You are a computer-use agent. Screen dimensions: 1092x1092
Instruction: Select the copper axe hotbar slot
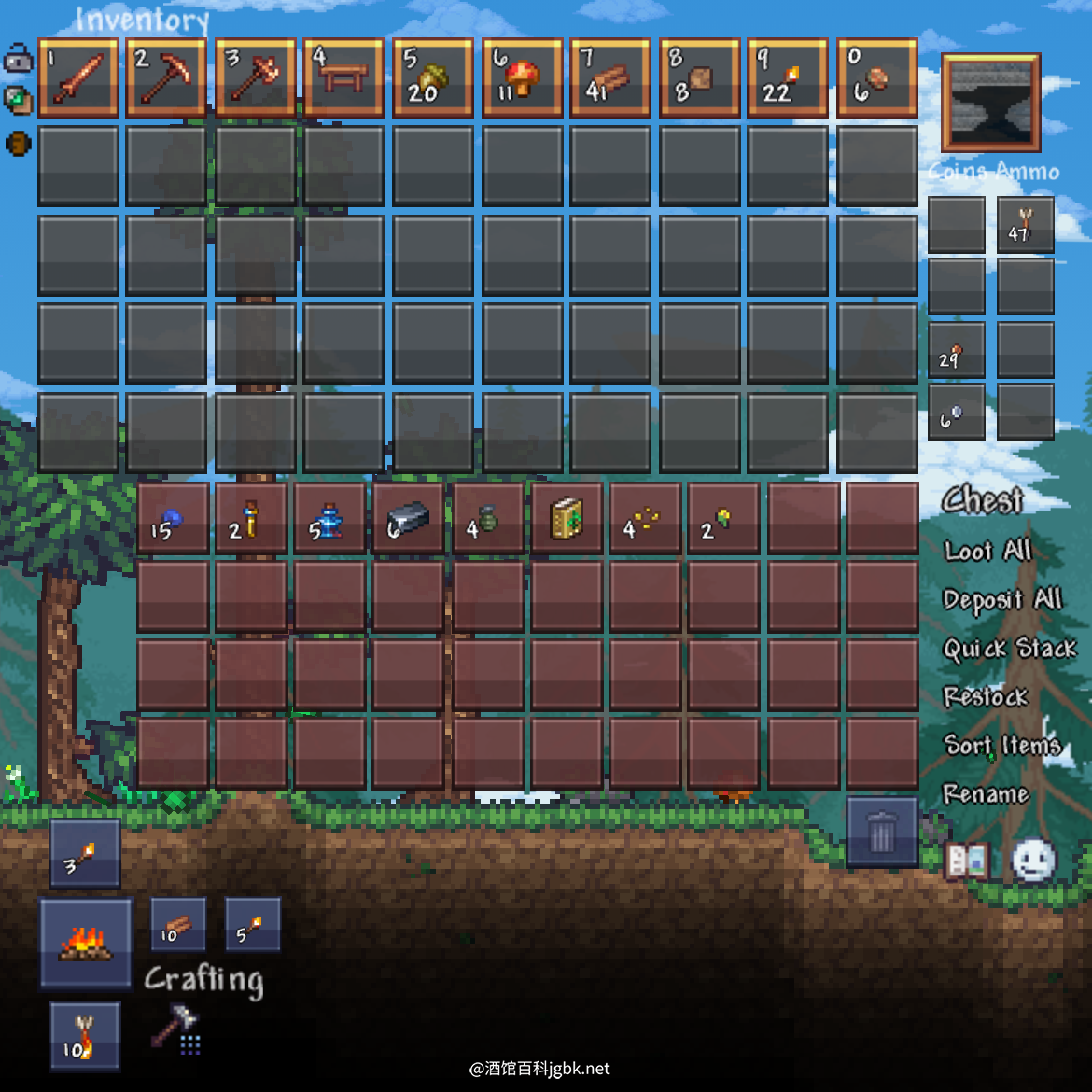coord(255,78)
